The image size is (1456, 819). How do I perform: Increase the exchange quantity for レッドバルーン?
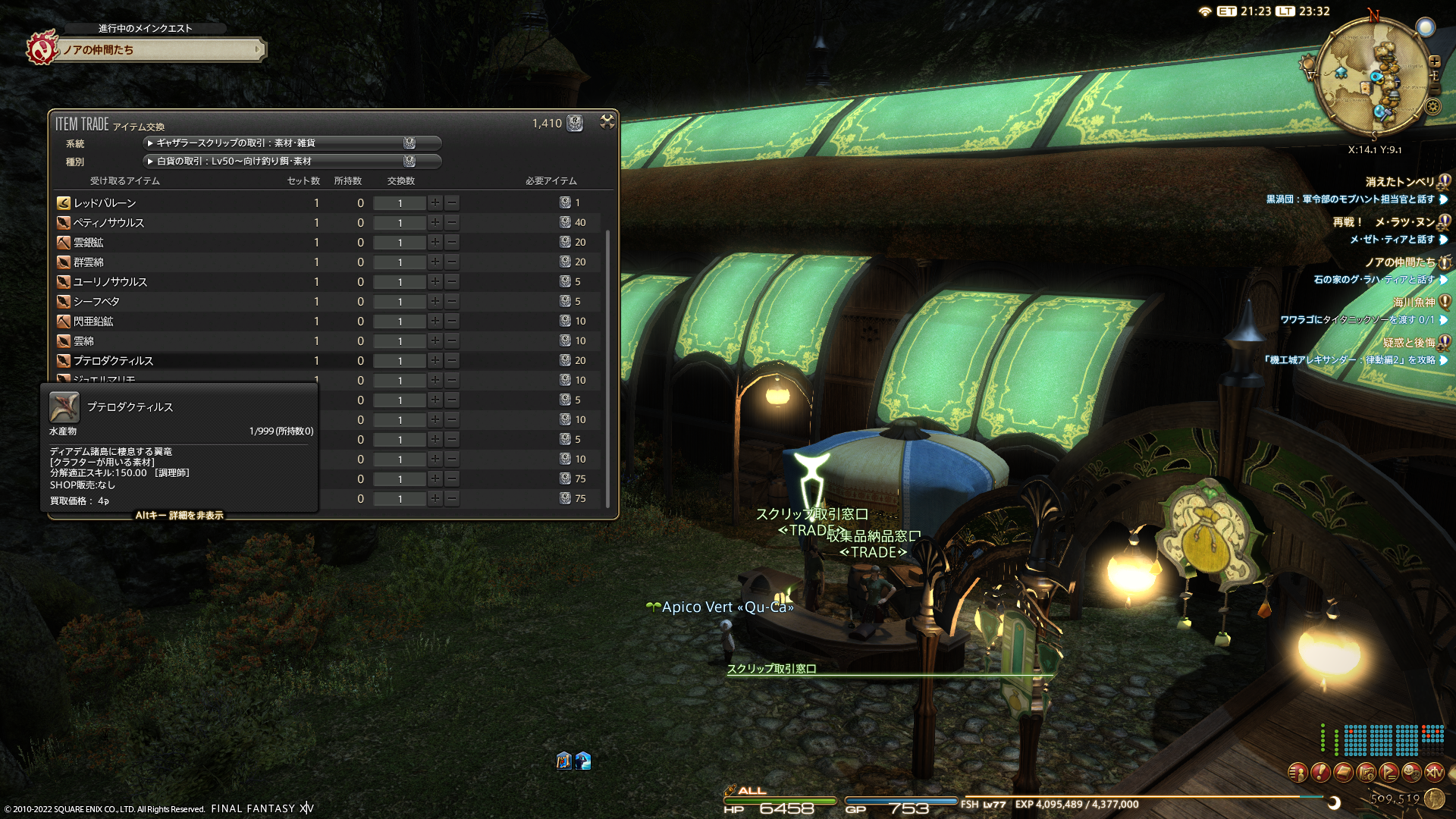pyautogui.click(x=435, y=203)
